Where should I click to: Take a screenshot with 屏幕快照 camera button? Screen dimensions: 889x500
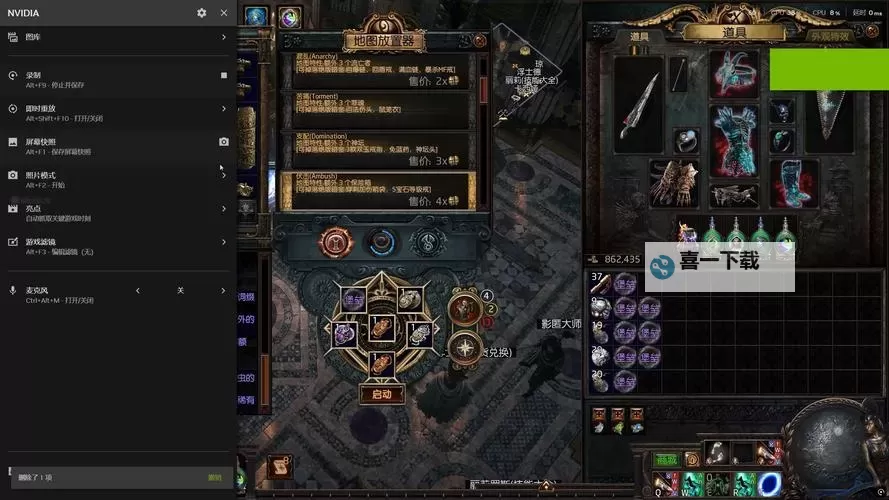[x=224, y=142]
